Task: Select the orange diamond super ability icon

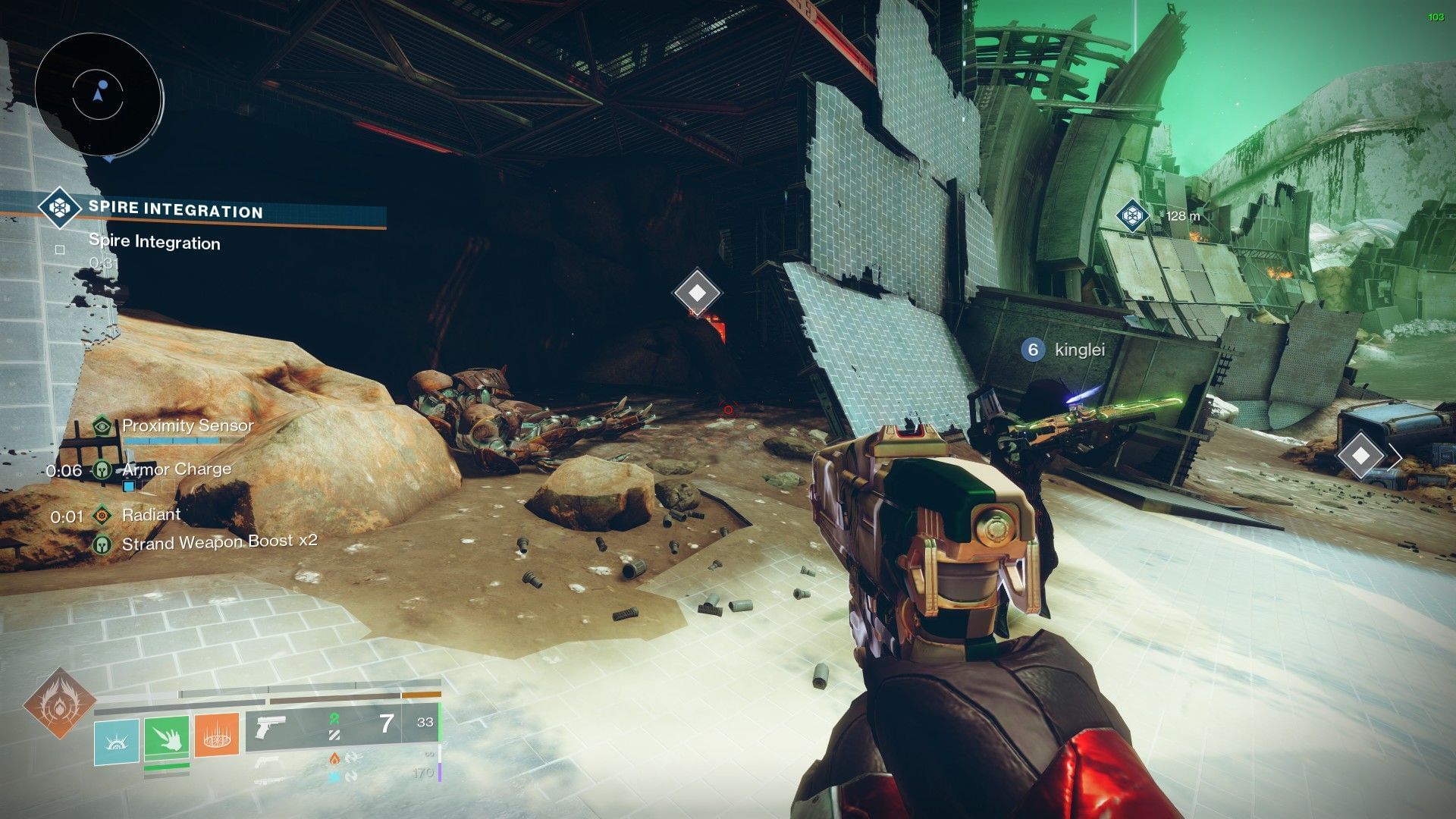Action: pyautogui.click(x=59, y=703)
